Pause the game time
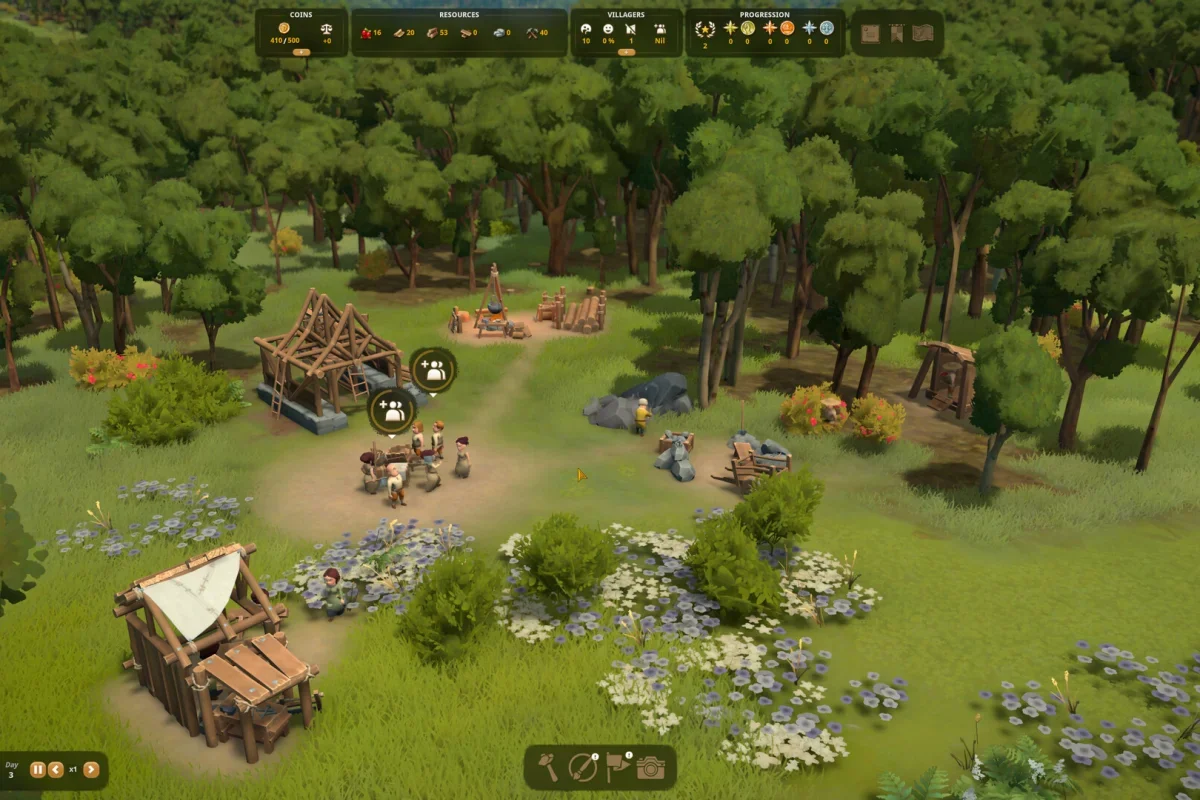Screen dimensions: 1200x800 coord(38,769)
